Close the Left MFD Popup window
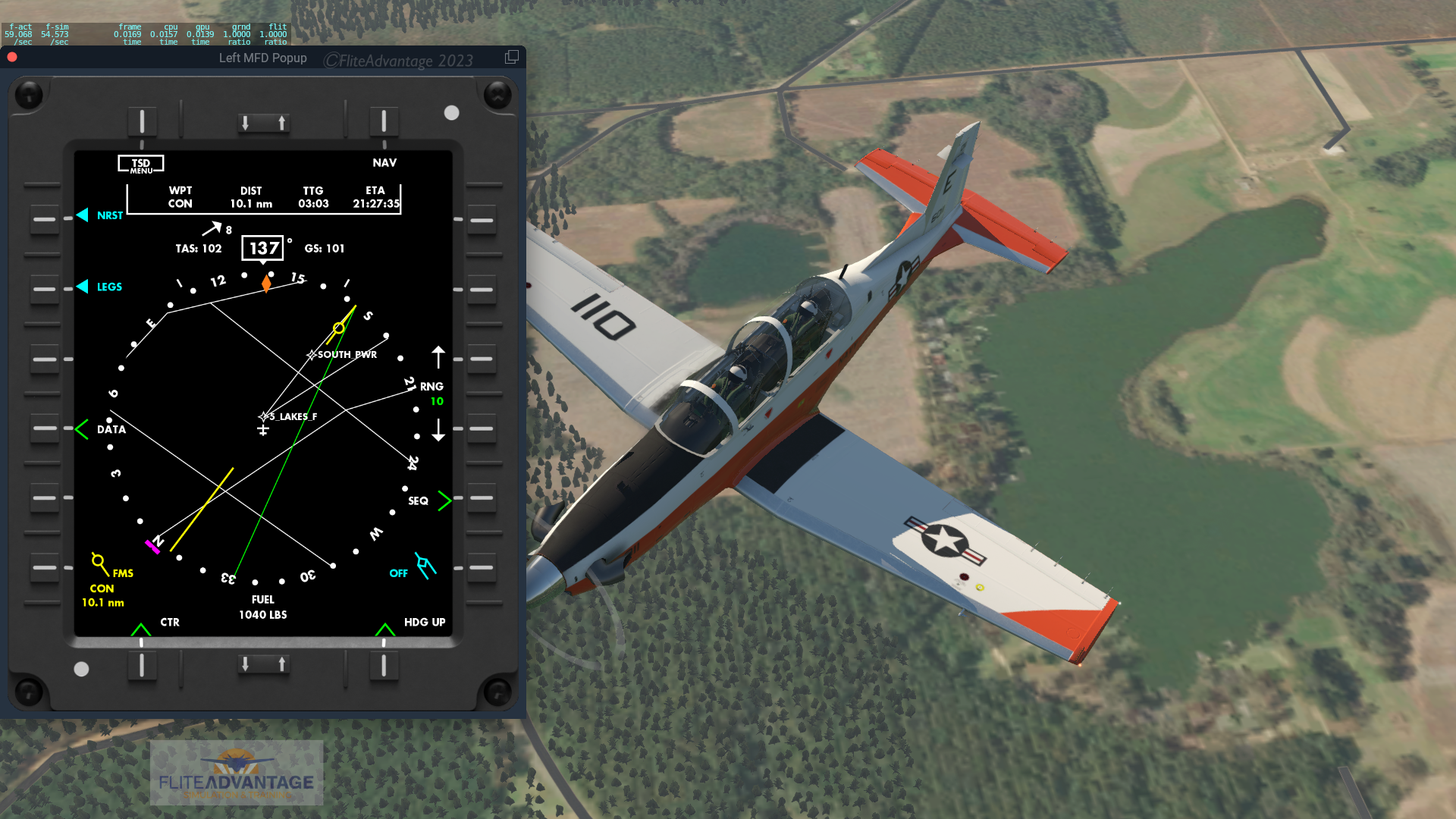This screenshot has width=1456, height=819. coord(12,58)
